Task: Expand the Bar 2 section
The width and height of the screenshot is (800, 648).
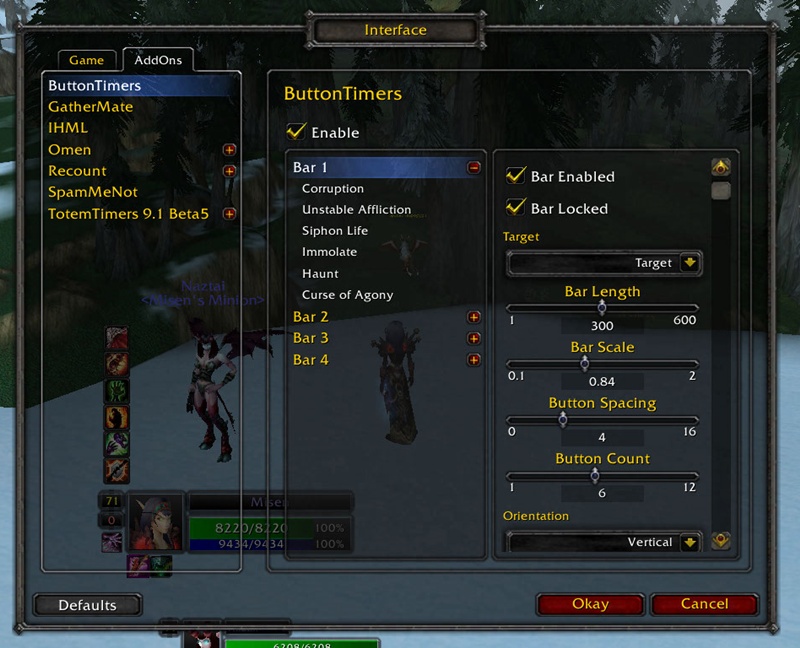Action: pyautogui.click(x=474, y=317)
